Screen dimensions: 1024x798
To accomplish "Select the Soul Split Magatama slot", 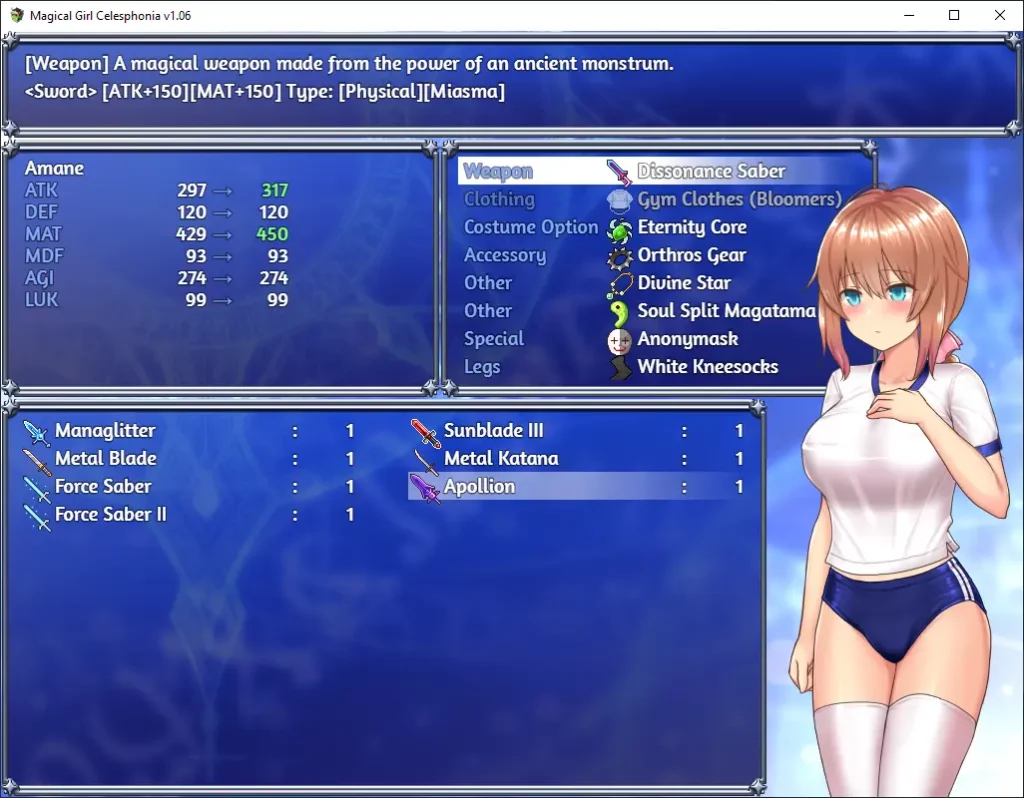I will coord(652,311).
